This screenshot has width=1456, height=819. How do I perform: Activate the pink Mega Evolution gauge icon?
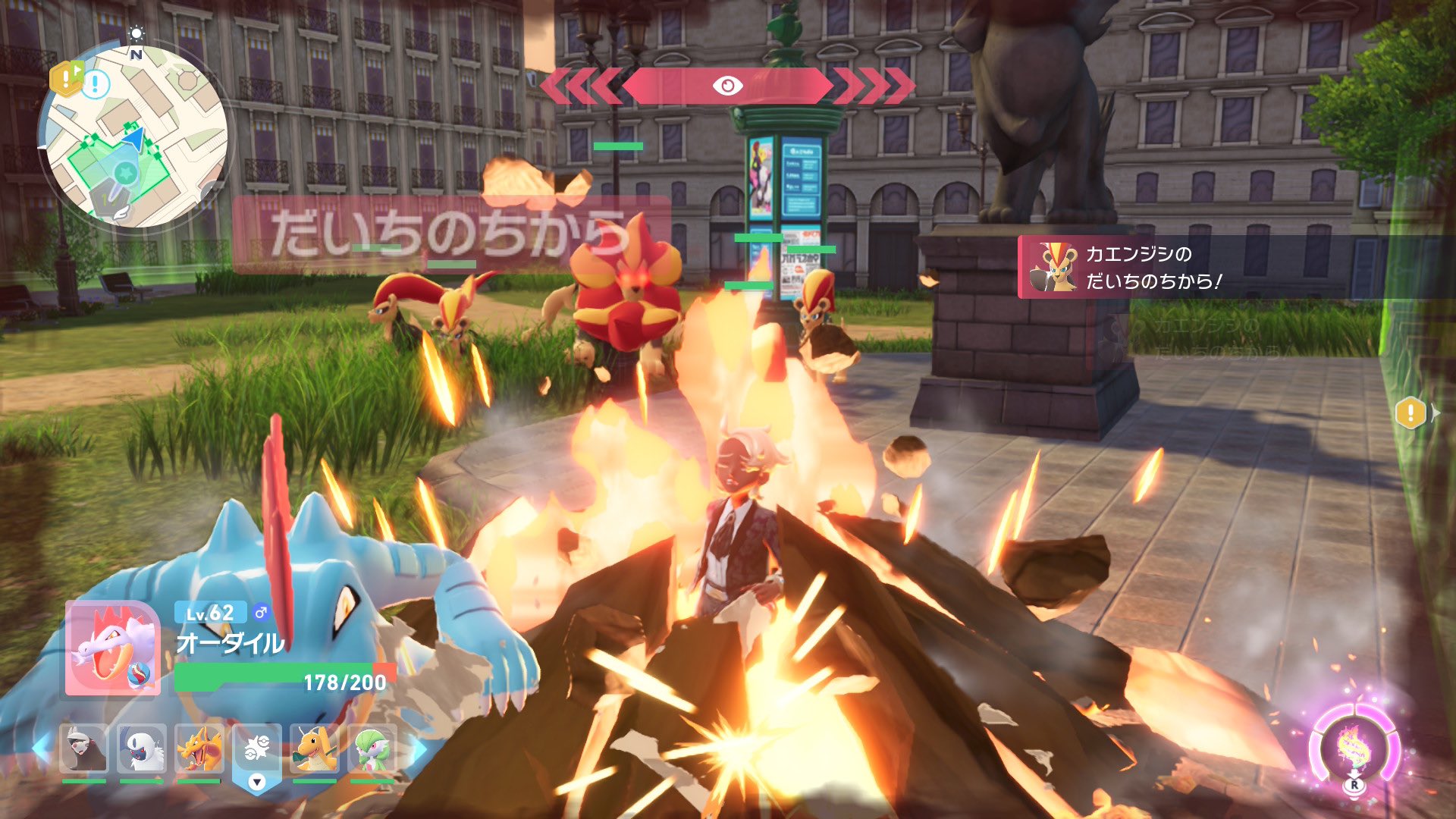point(1354,748)
